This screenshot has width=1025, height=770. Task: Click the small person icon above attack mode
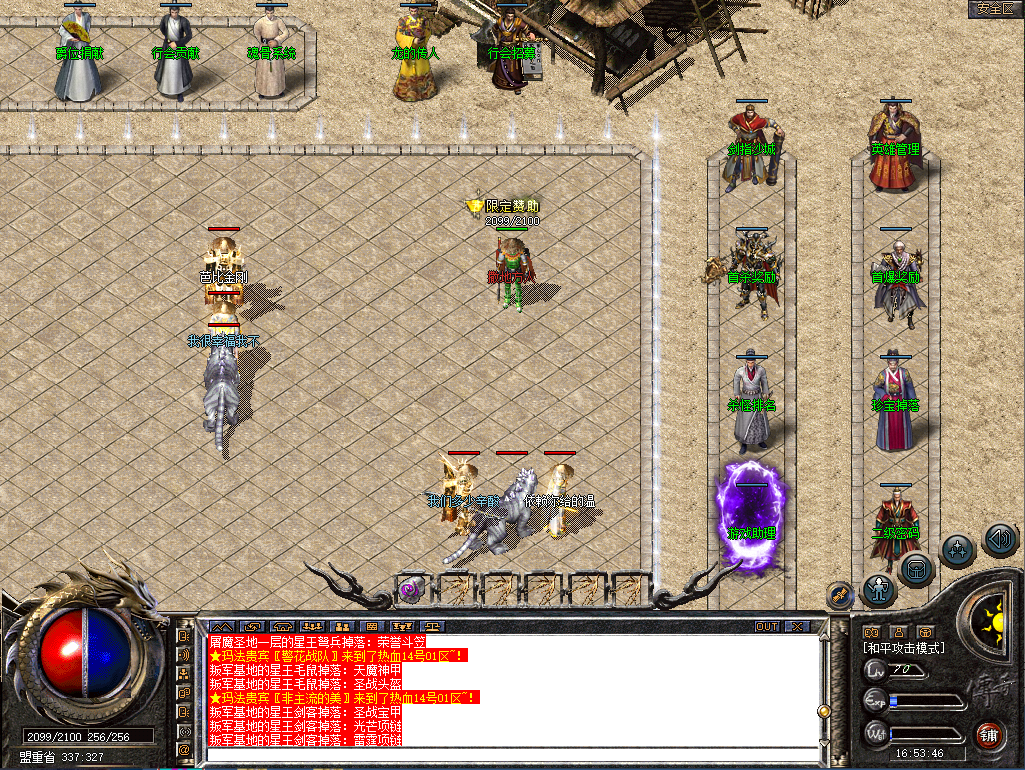click(x=897, y=631)
